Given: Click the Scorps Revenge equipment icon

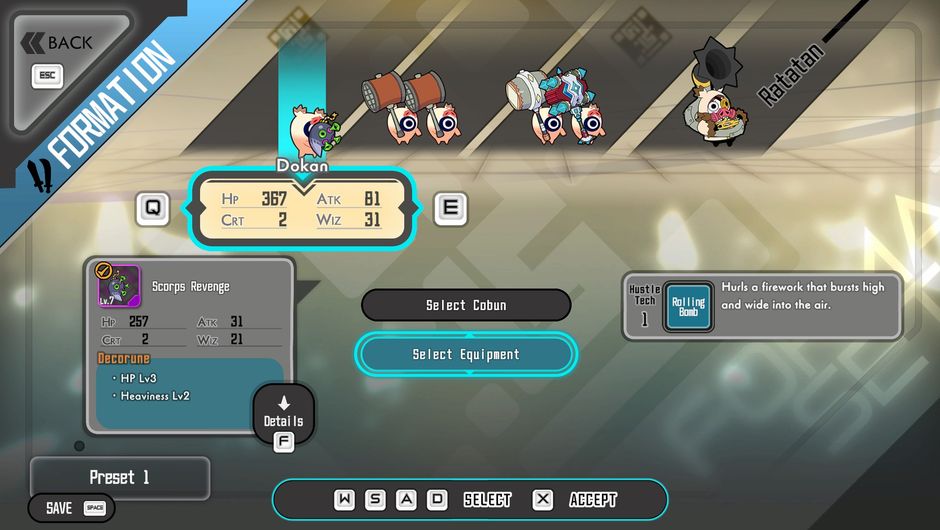Looking at the screenshot, I should point(119,287).
